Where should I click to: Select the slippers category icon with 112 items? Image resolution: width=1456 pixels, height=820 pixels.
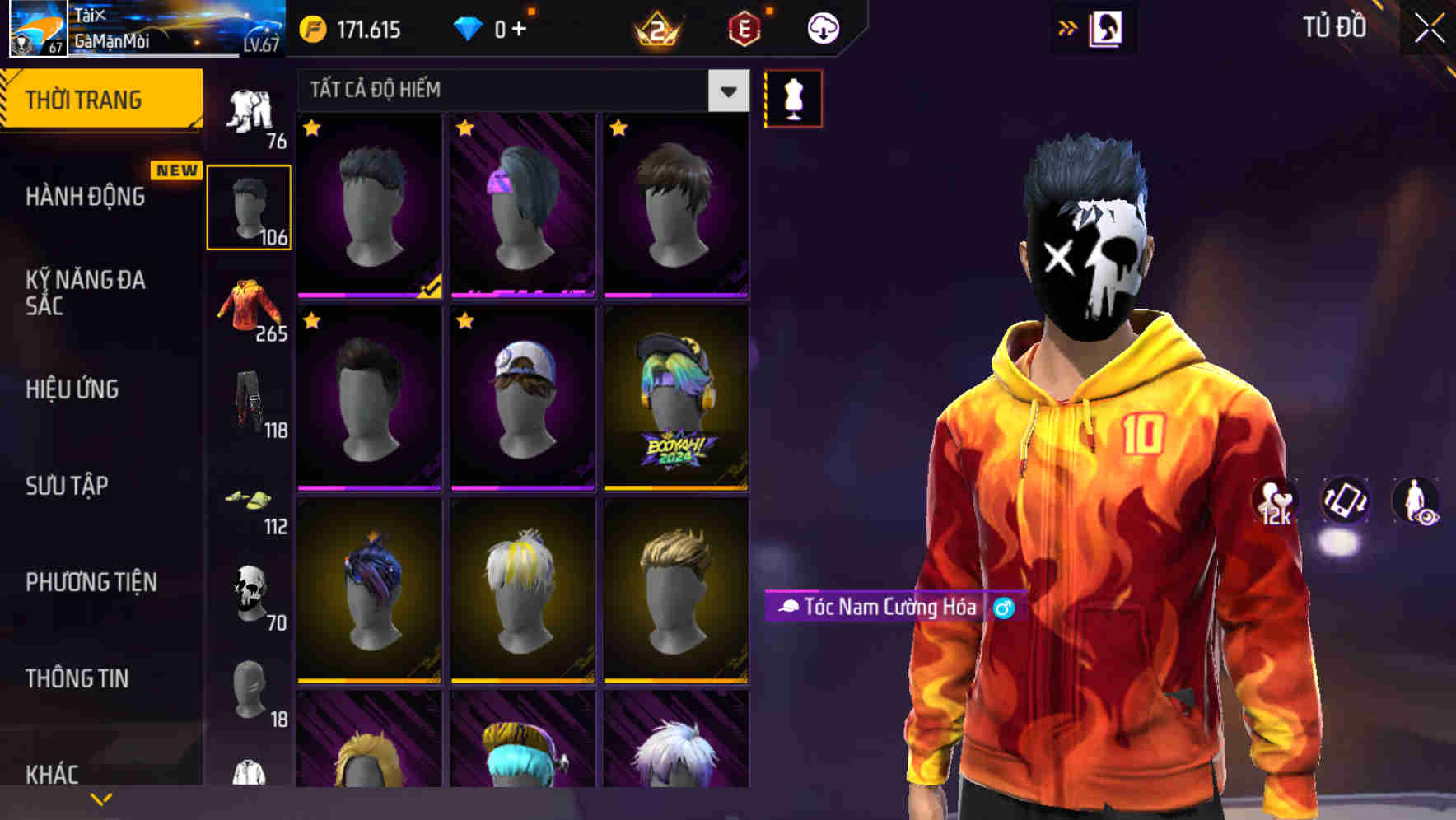[251, 505]
